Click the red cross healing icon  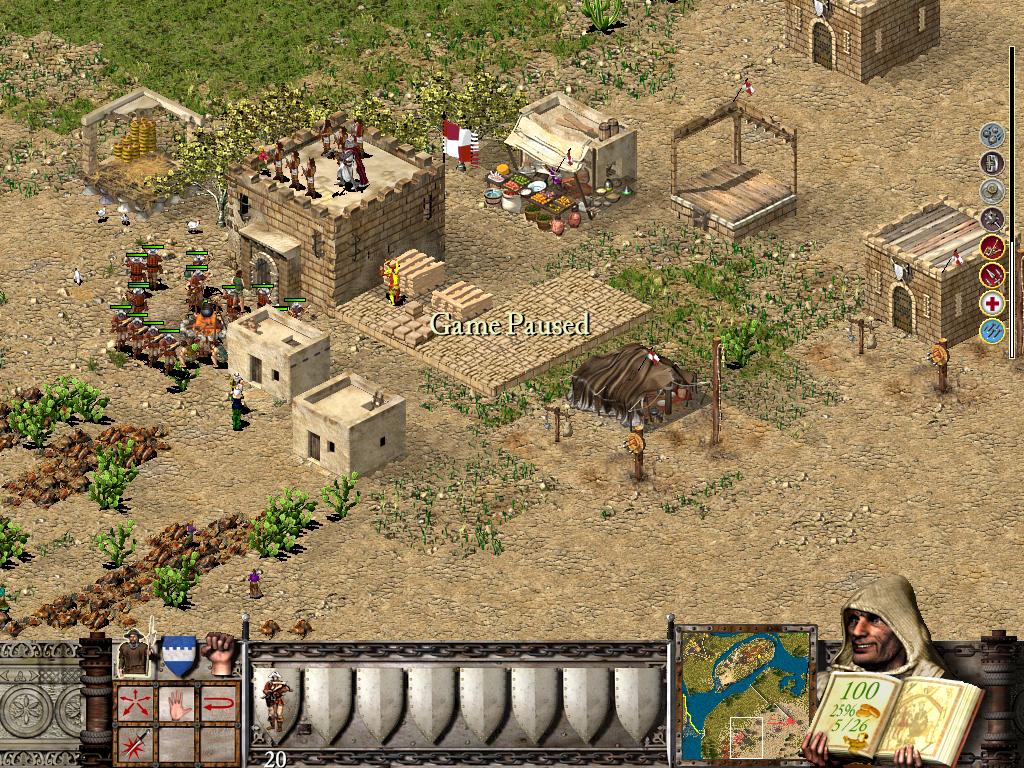click(992, 303)
